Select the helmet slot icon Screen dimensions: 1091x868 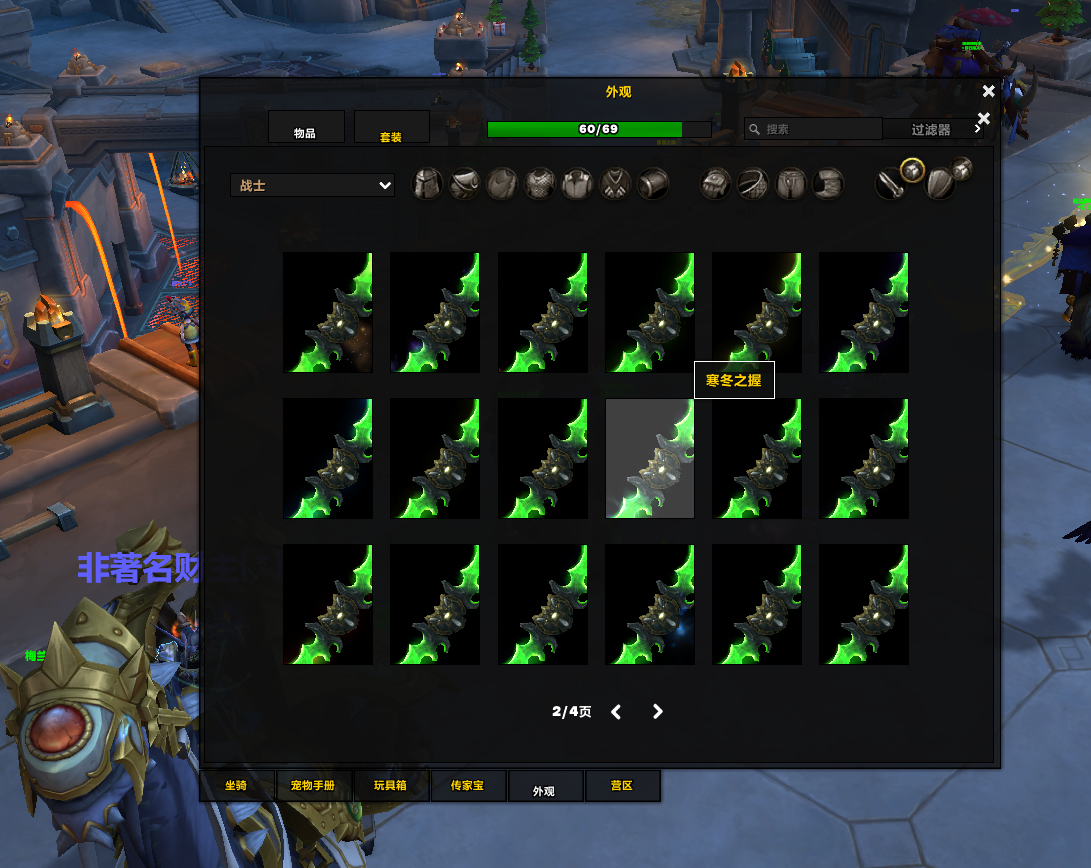[x=427, y=184]
